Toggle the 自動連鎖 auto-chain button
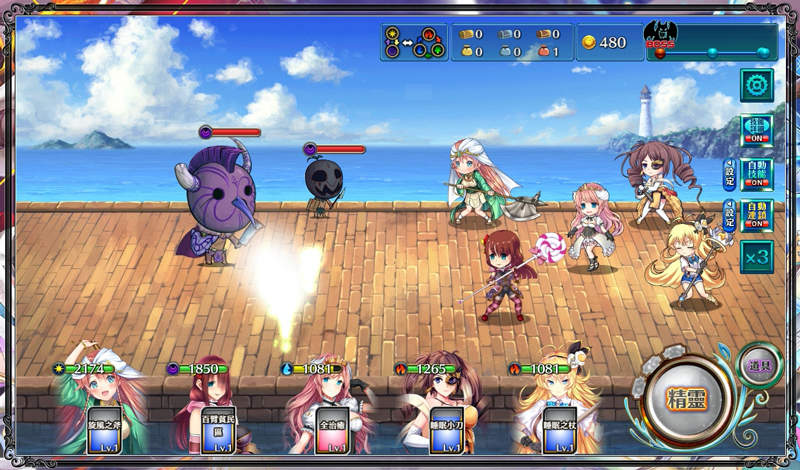Screen dimensions: 800x470 tap(756, 215)
